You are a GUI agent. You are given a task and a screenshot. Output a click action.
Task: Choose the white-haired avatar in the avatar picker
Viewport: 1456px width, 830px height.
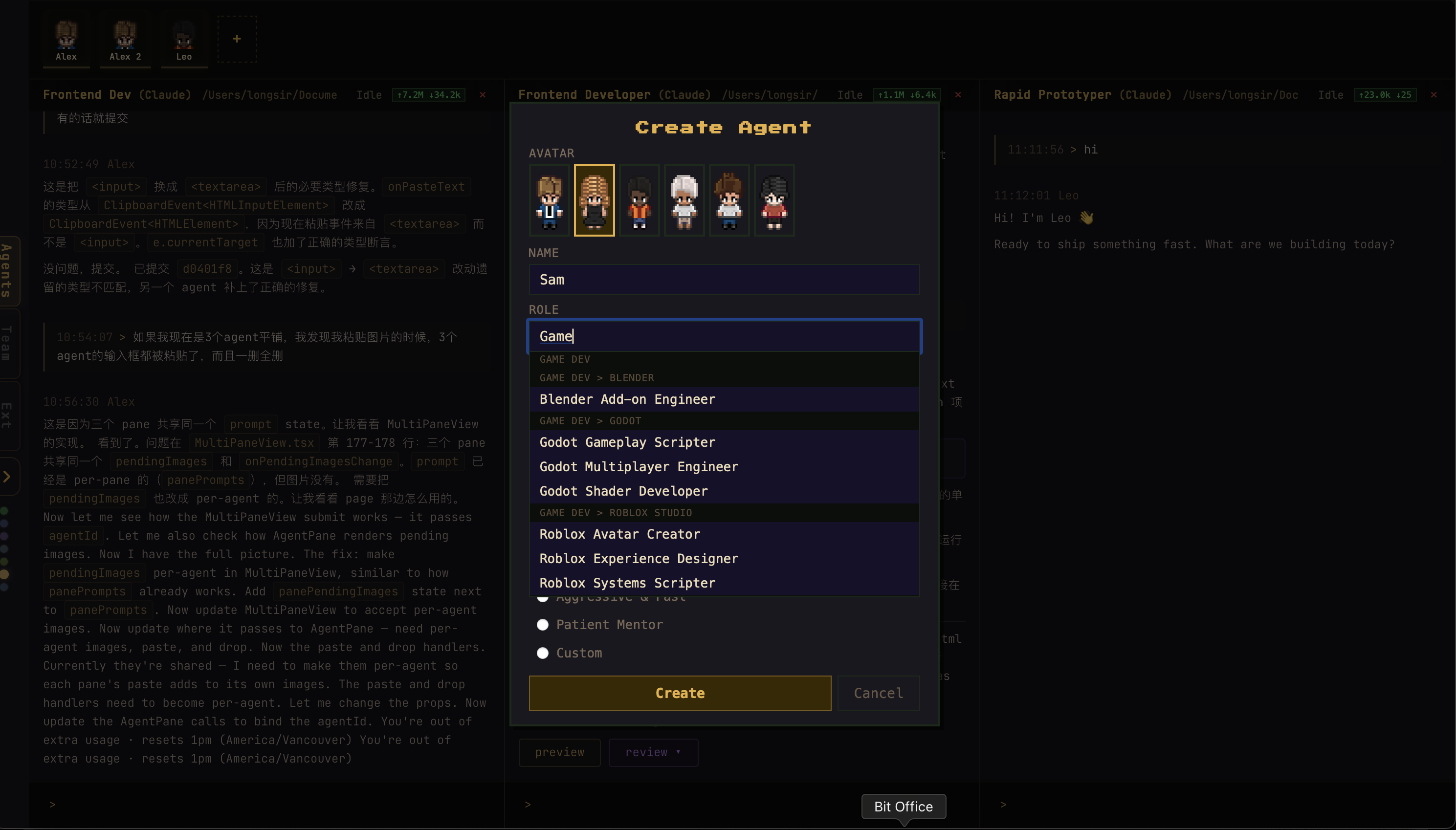(684, 201)
